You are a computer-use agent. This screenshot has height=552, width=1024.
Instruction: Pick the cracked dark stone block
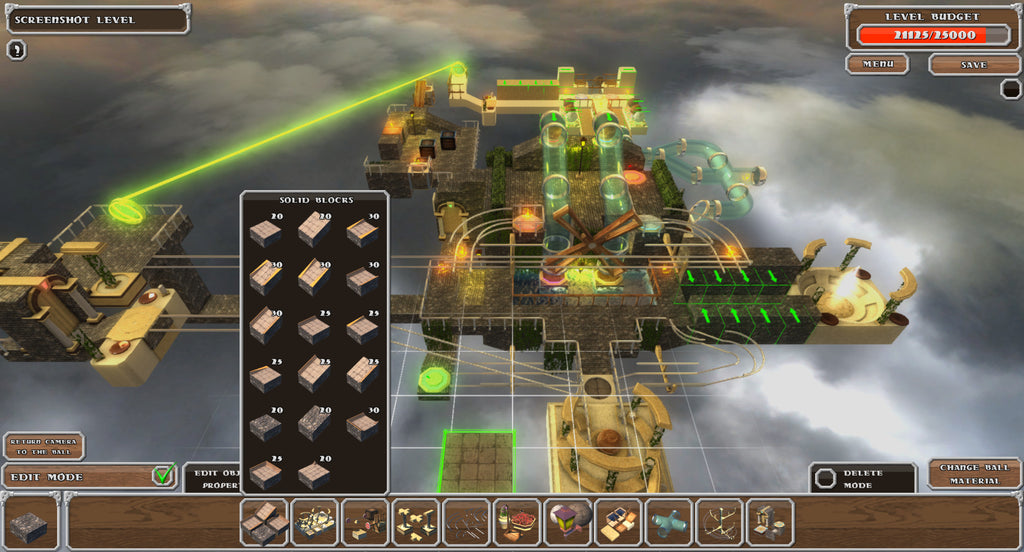264,427
